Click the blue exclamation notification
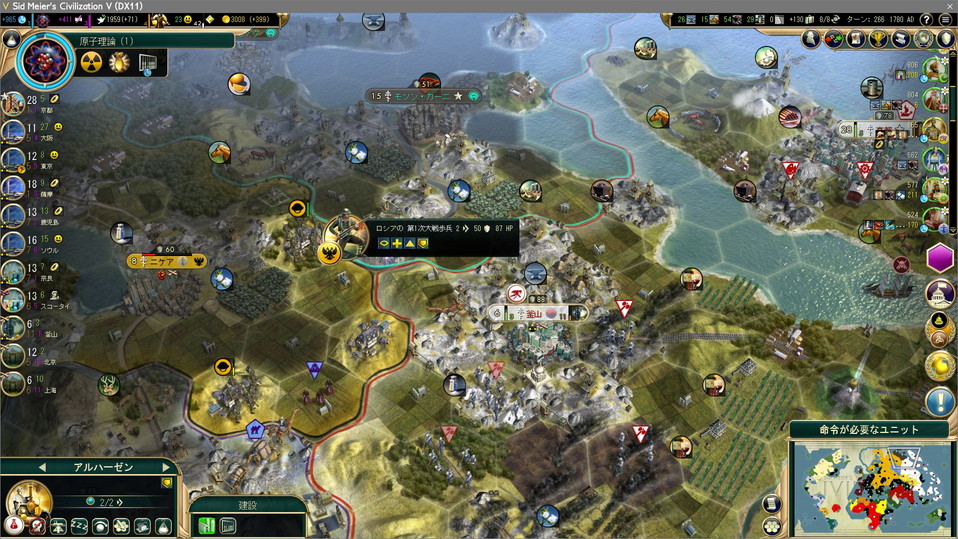 [x=940, y=402]
